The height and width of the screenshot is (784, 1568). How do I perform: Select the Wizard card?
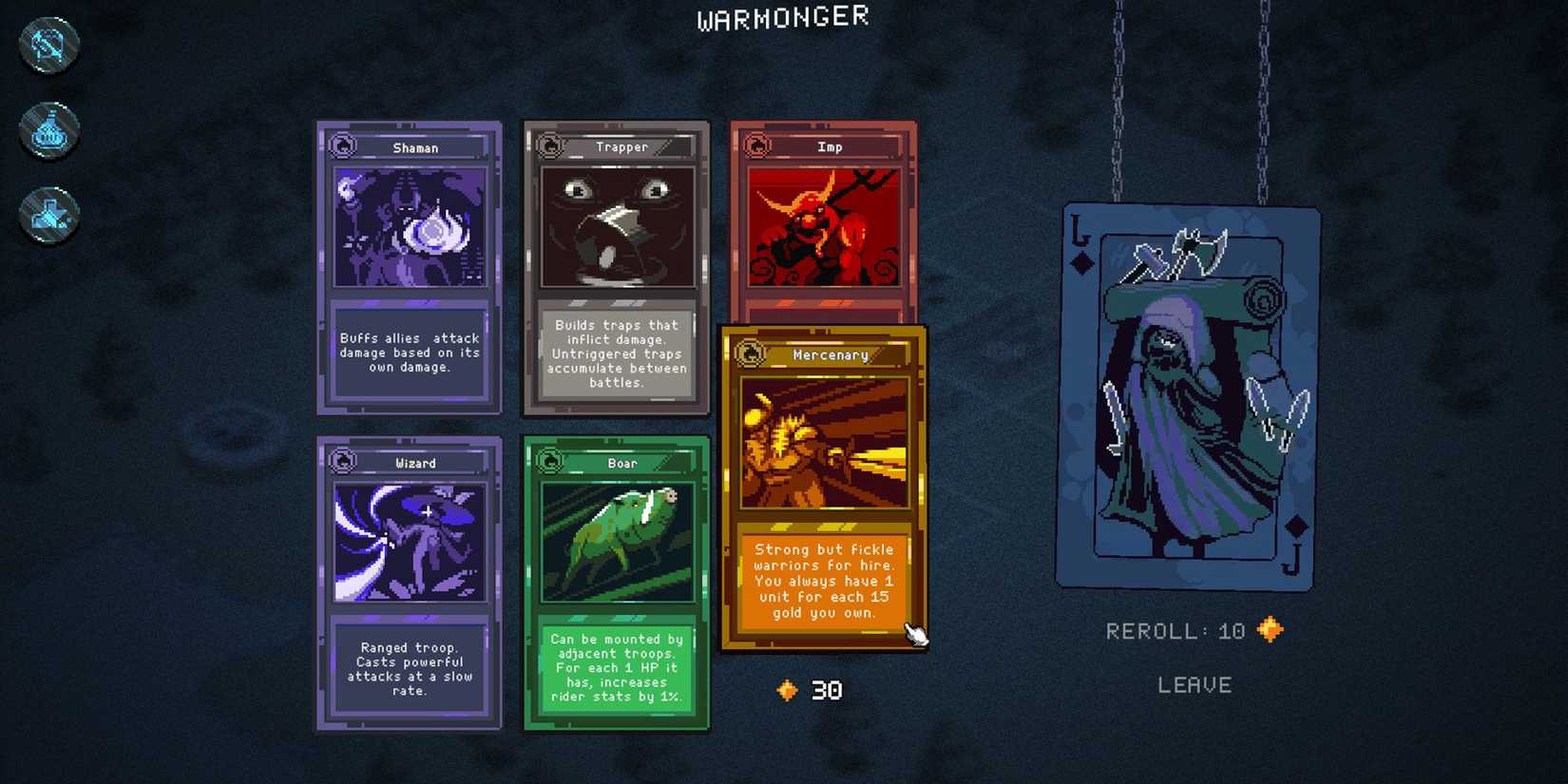pyautogui.click(x=409, y=583)
